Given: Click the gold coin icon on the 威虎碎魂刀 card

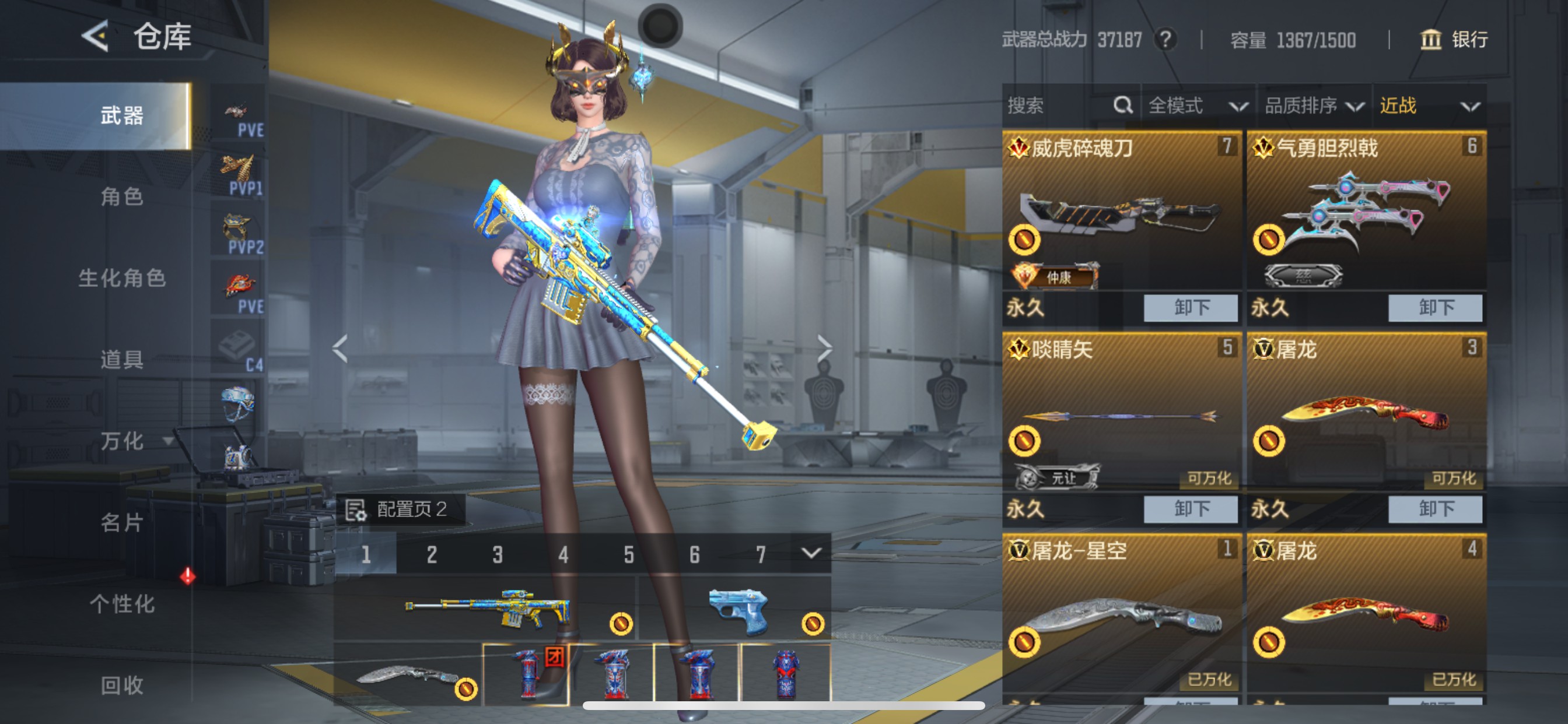Looking at the screenshot, I should pyautogui.click(x=1025, y=238).
